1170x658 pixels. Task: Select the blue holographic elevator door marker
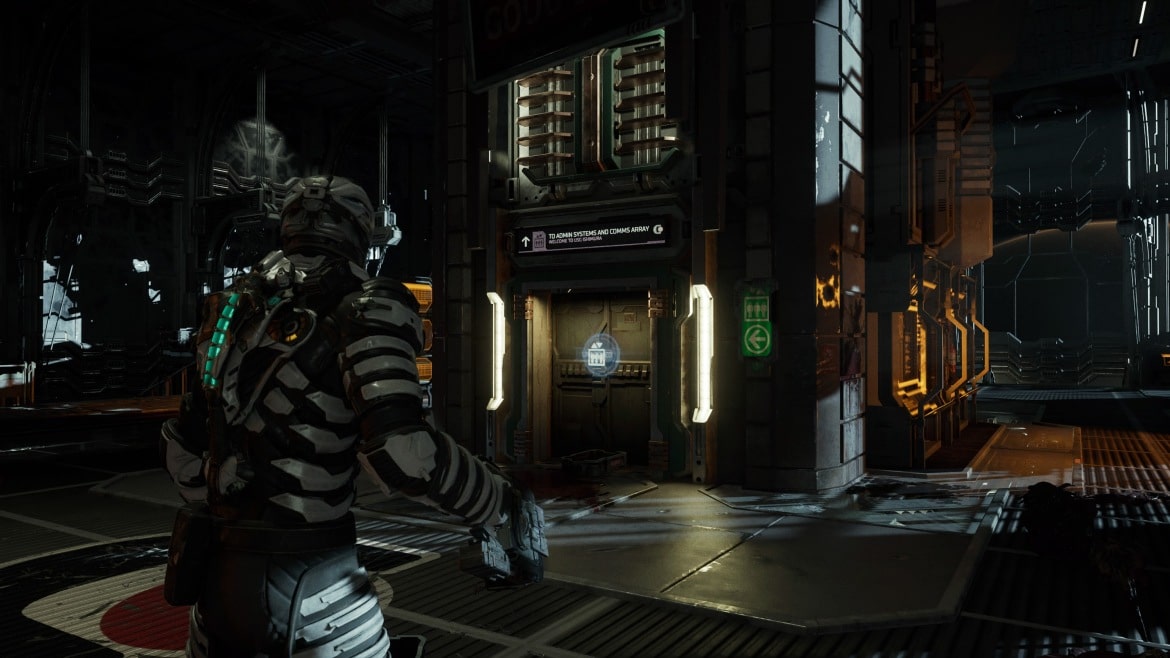point(600,354)
